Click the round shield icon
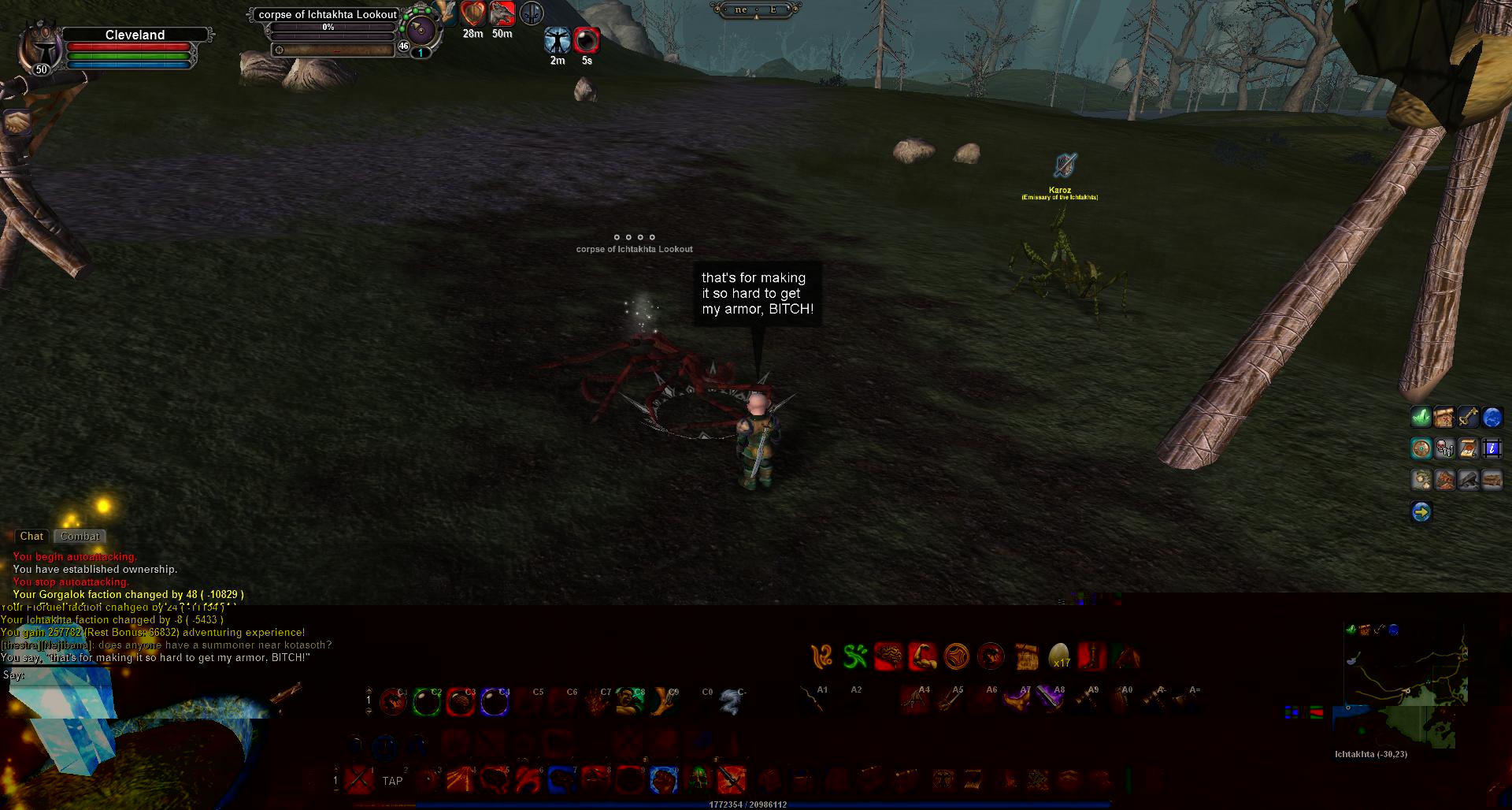 (x=1421, y=449)
